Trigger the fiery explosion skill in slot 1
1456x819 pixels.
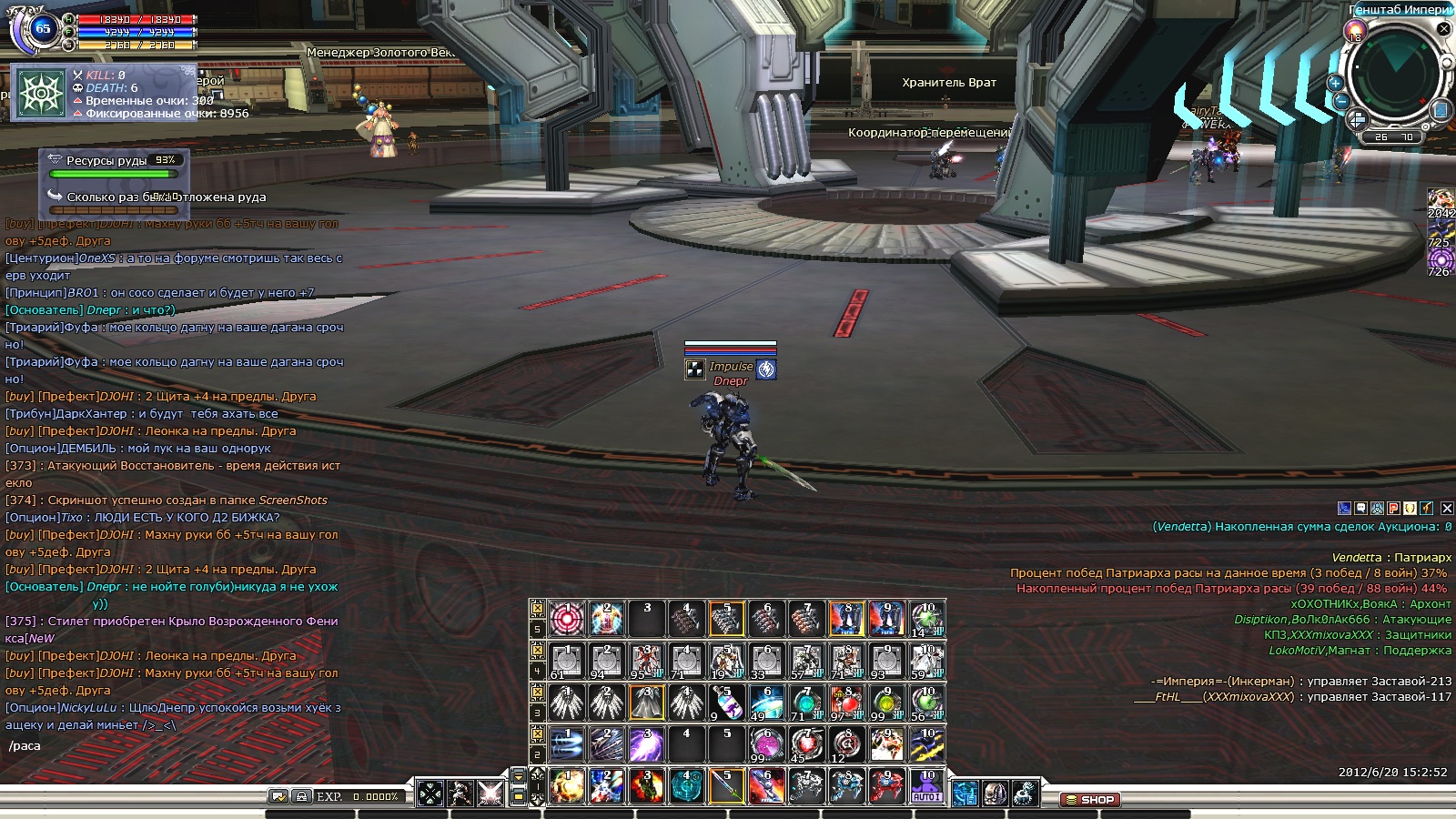click(567, 787)
